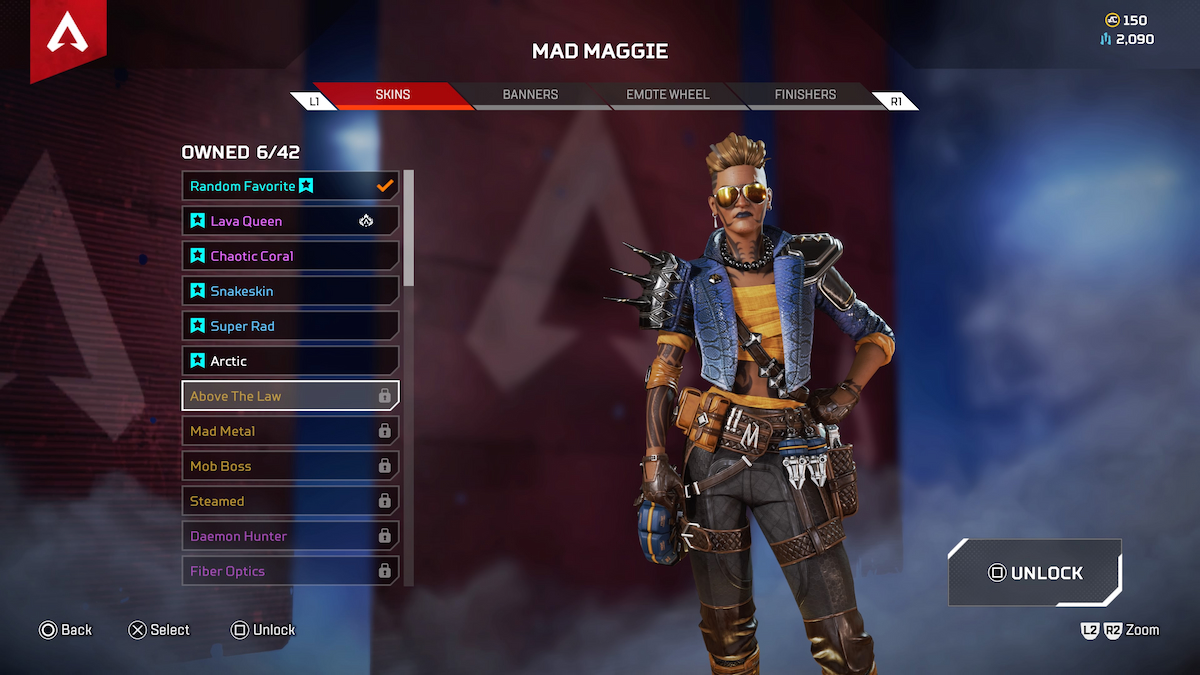Preview the locked Above The Law skin
The height and width of the screenshot is (675, 1200).
[290, 396]
